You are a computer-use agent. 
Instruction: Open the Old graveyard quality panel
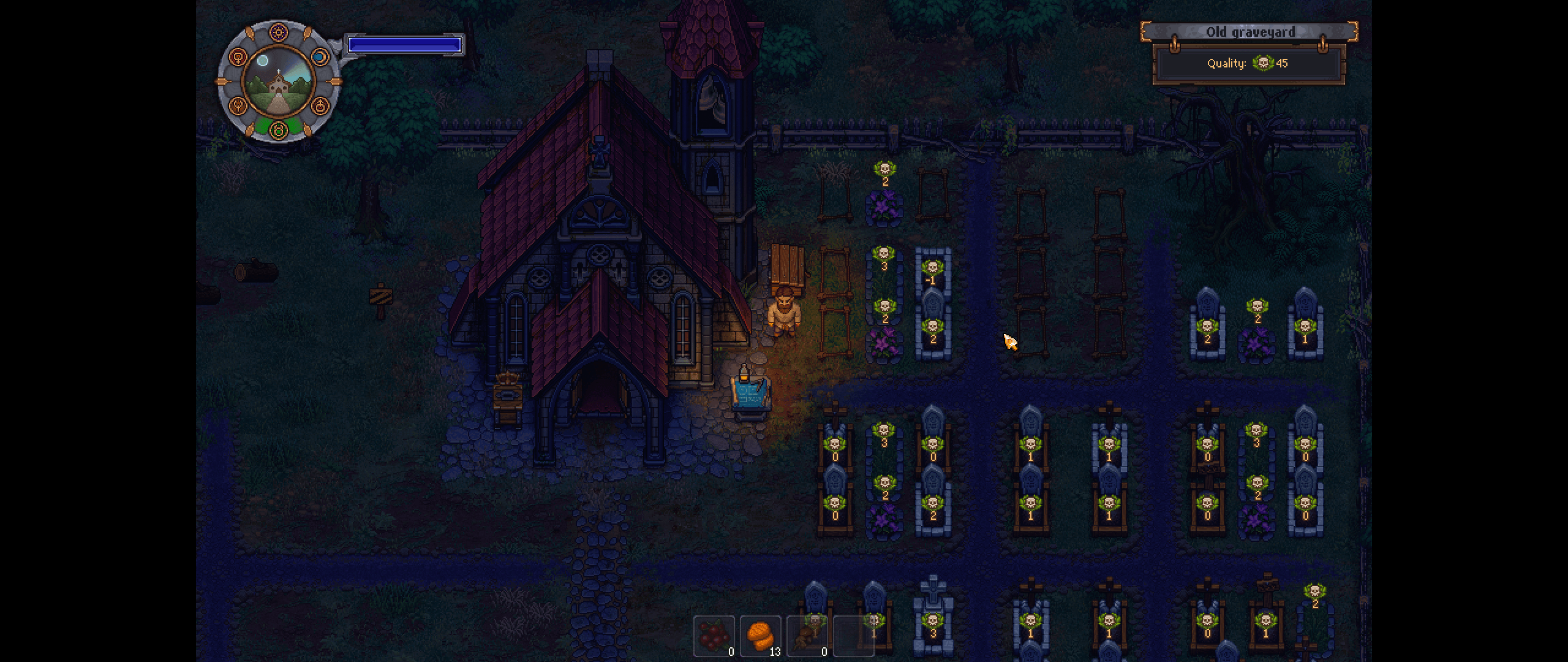[x=1249, y=63]
